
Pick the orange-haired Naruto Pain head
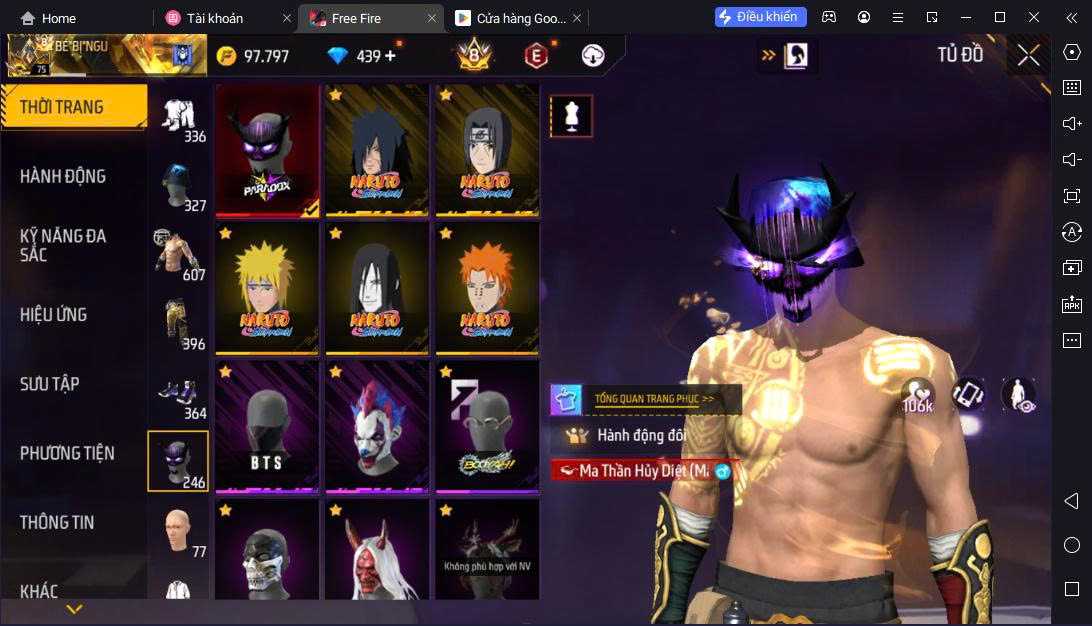tap(487, 288)
